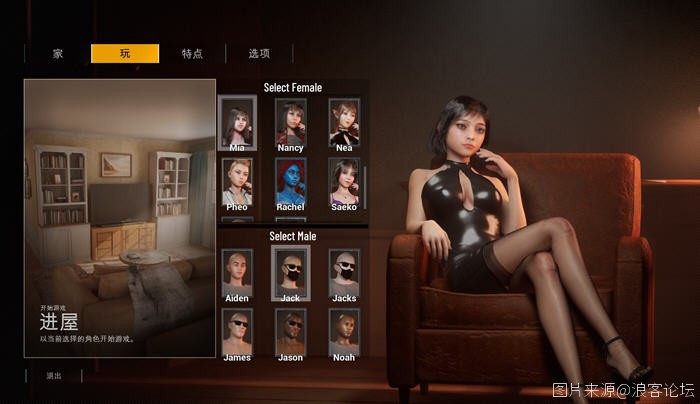The height and width of the screenshot is (404, 700).
Task: Select Nancy's portrait
Action: point(291,123)
